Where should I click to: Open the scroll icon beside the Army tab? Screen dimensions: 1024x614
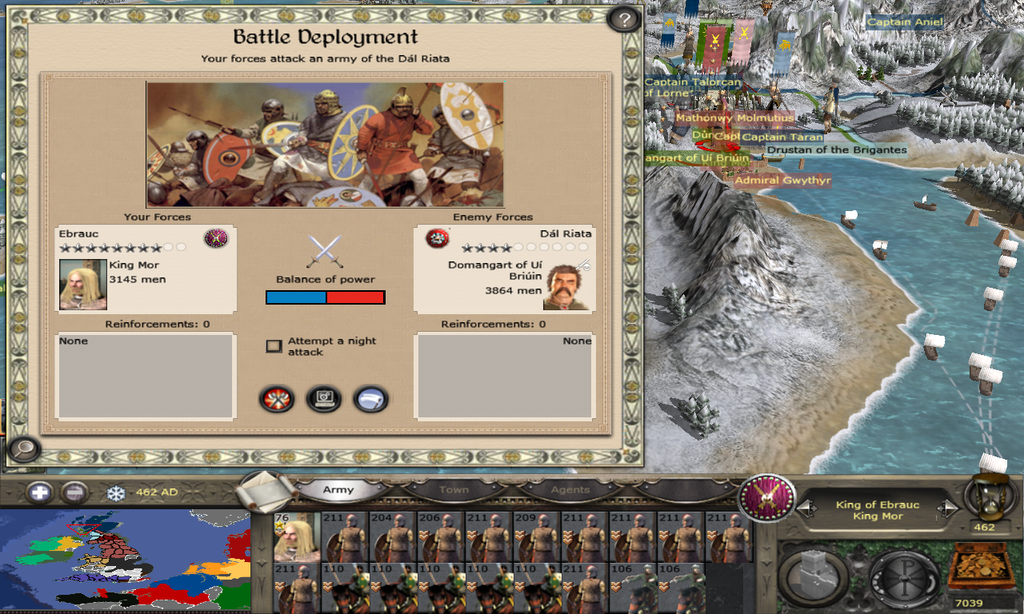(x=265, y=490)
